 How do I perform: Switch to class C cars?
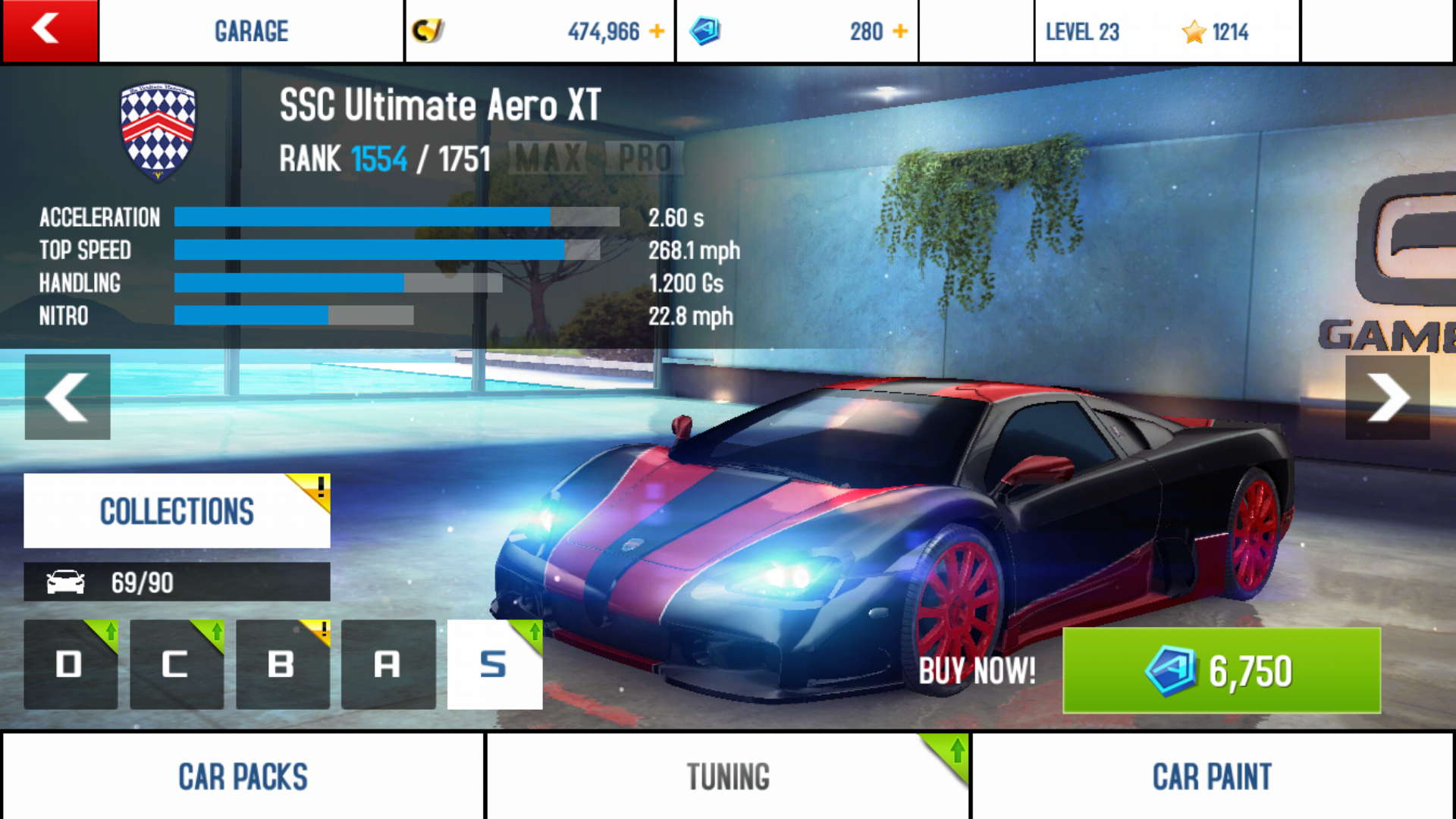click(176, 664)
